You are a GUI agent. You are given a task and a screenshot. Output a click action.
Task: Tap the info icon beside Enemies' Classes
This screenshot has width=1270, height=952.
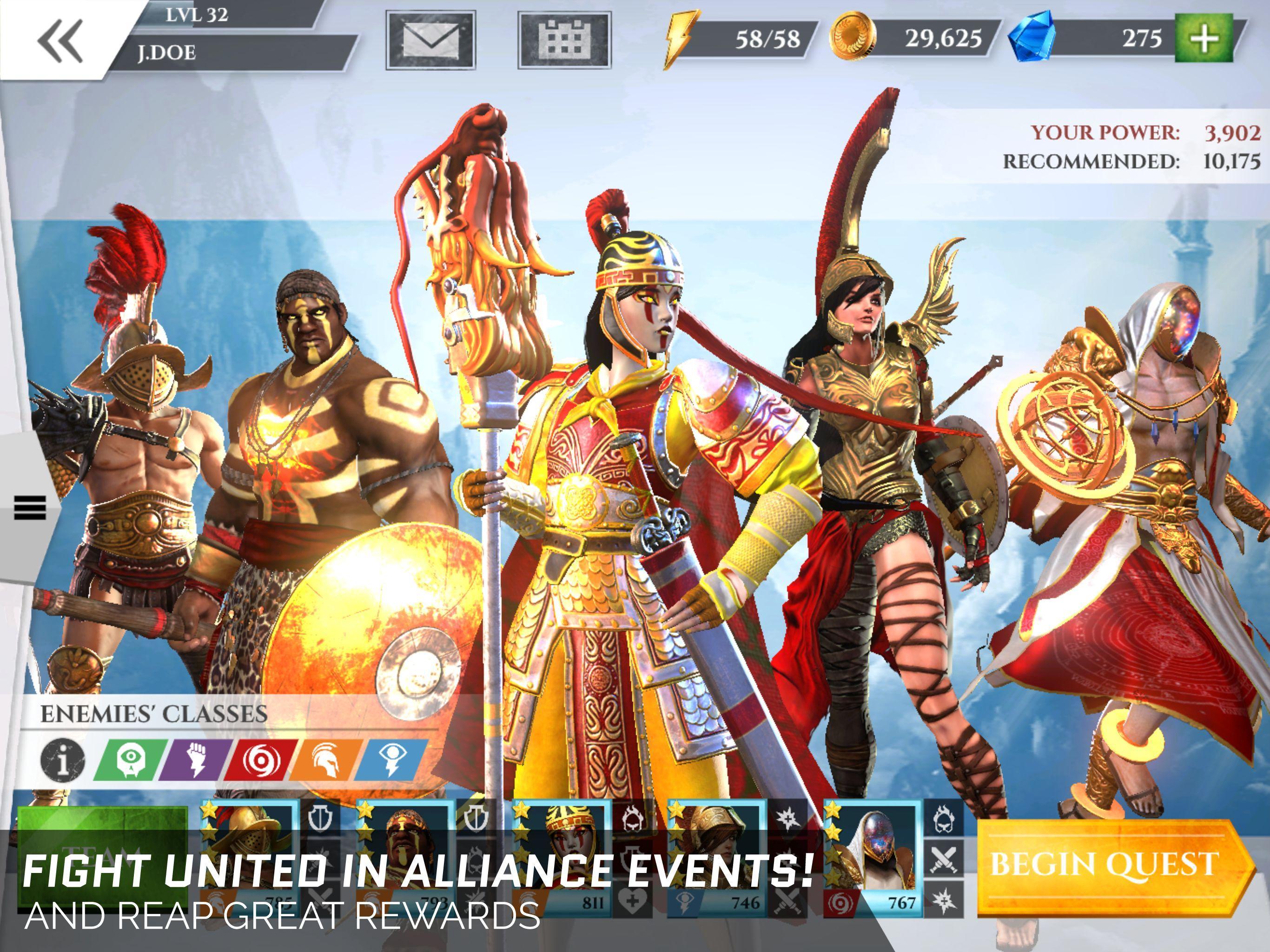pyautogui.click(x=63, y=759)
